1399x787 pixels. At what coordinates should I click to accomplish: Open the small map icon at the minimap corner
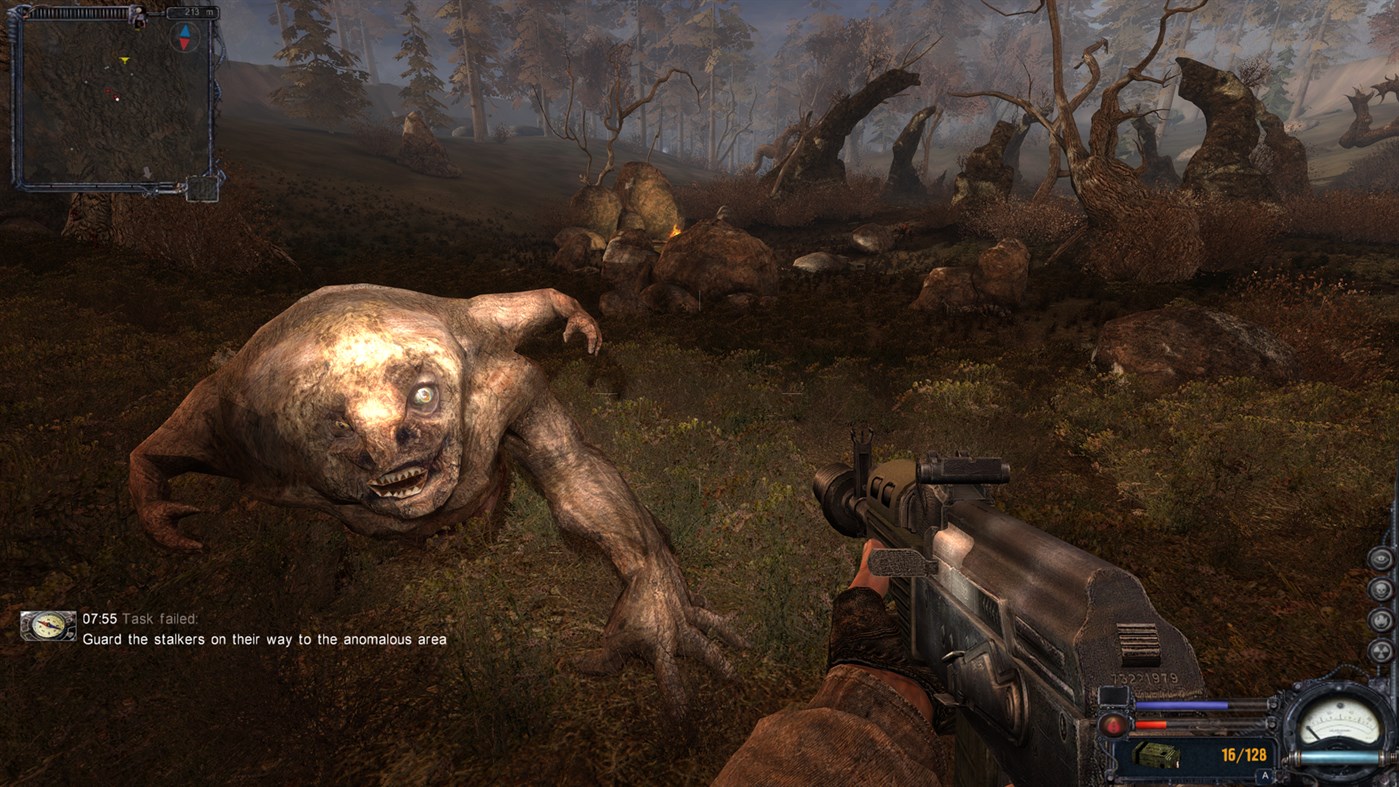(202, 187)
